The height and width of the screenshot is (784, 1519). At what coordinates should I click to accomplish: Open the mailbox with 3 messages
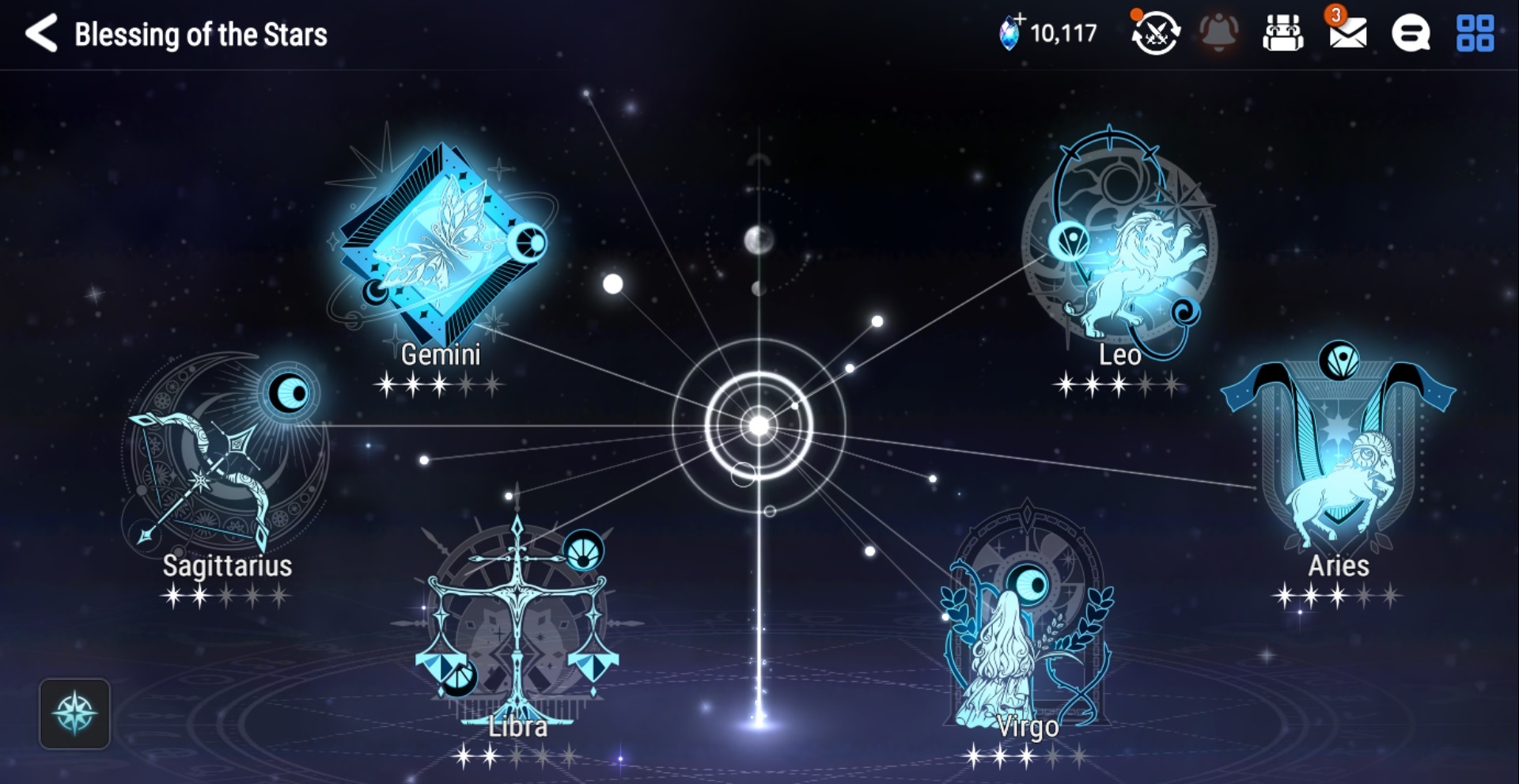(x=1347, y=34)
